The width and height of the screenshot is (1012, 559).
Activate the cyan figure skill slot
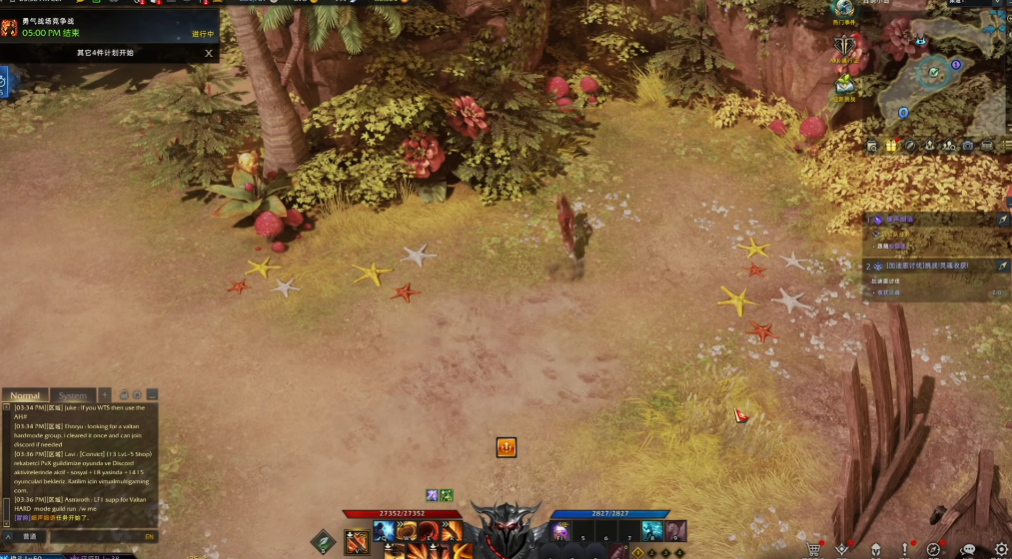651,531
